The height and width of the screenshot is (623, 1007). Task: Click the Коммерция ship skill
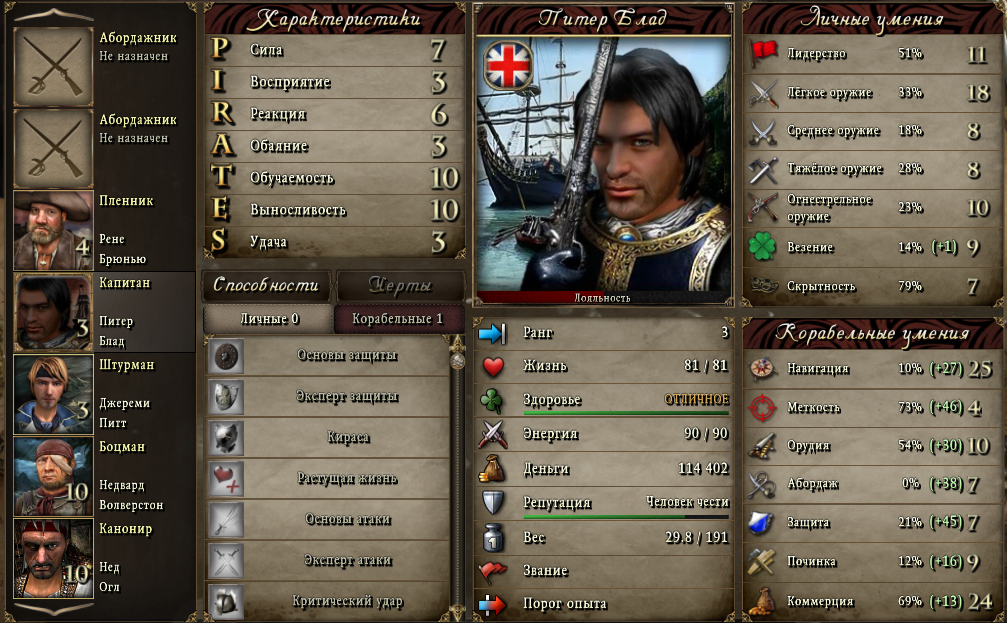tap(870, 601)
